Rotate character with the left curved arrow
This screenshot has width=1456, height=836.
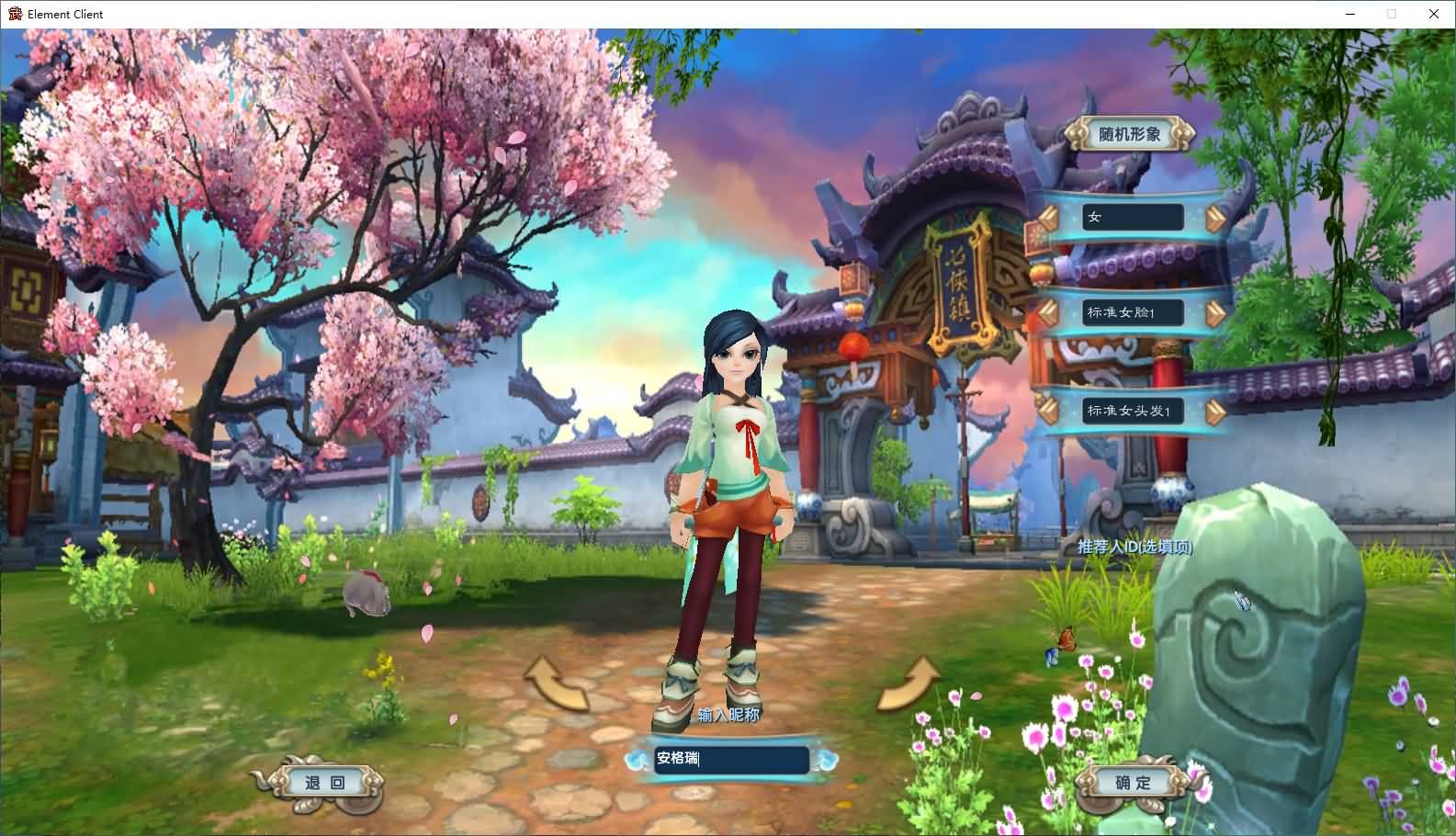(556, 684)
